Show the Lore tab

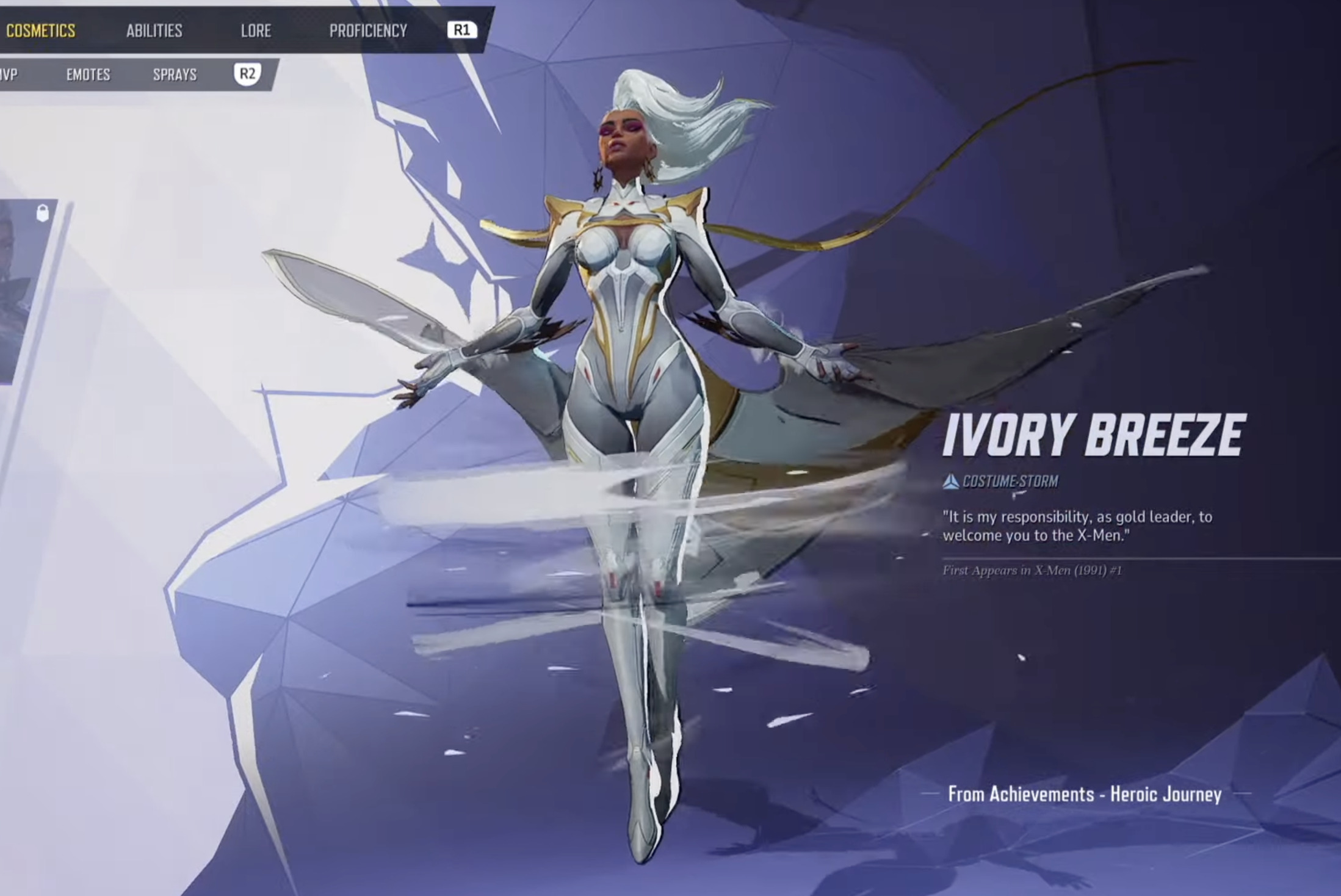click(256, 31)
